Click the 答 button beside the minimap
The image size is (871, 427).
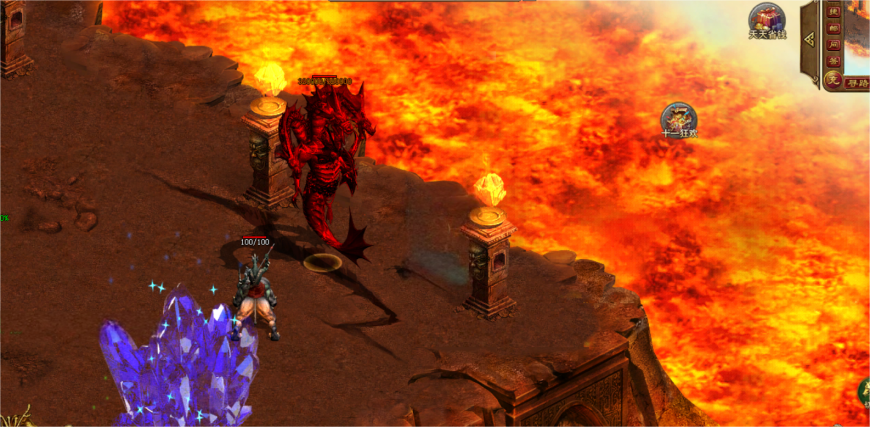[x=833, y=61]
